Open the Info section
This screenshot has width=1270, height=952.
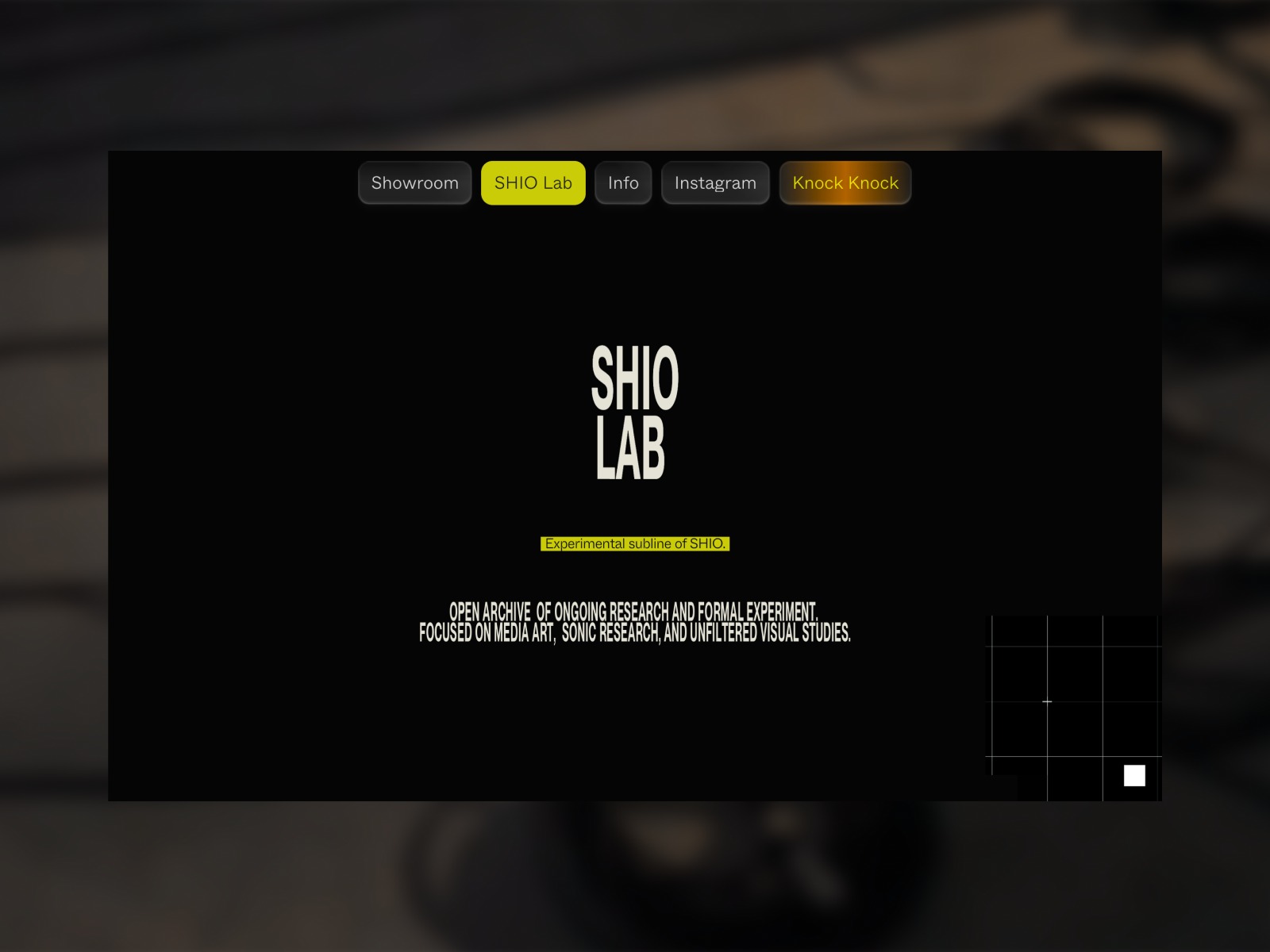[x=623, y=182]
